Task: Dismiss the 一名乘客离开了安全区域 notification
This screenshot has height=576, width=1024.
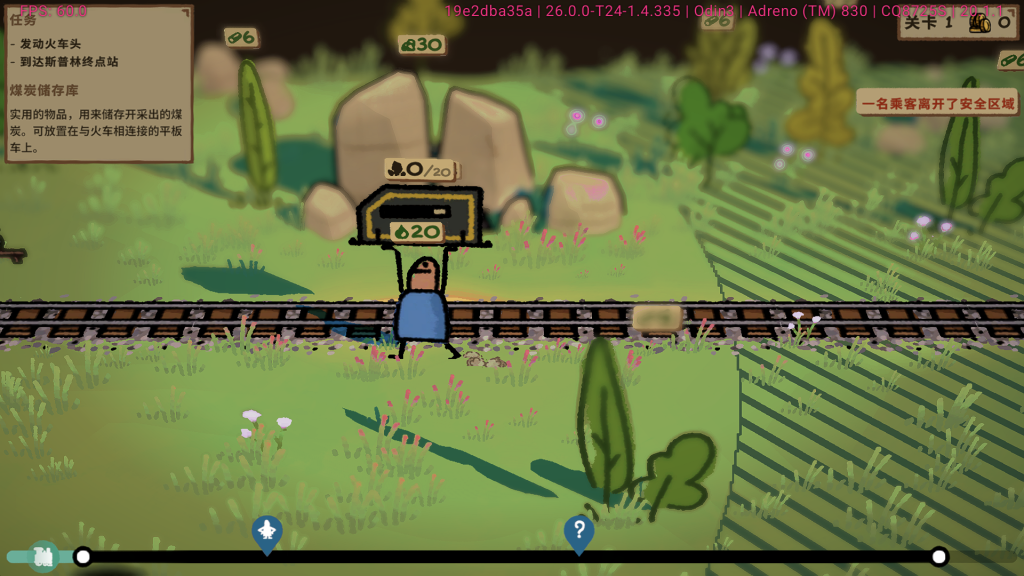Action: [937, 103]
